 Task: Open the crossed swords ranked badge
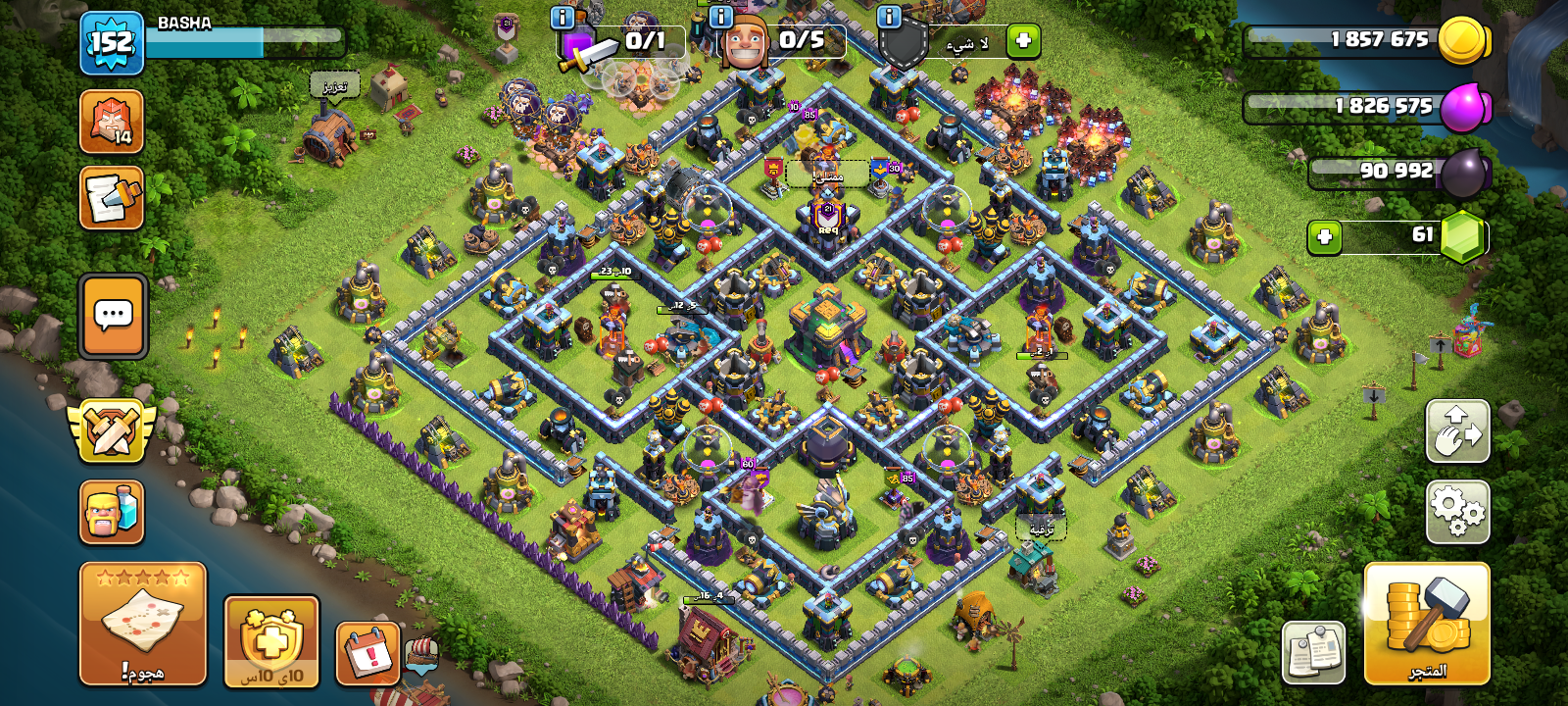click(x=112, y=429)
